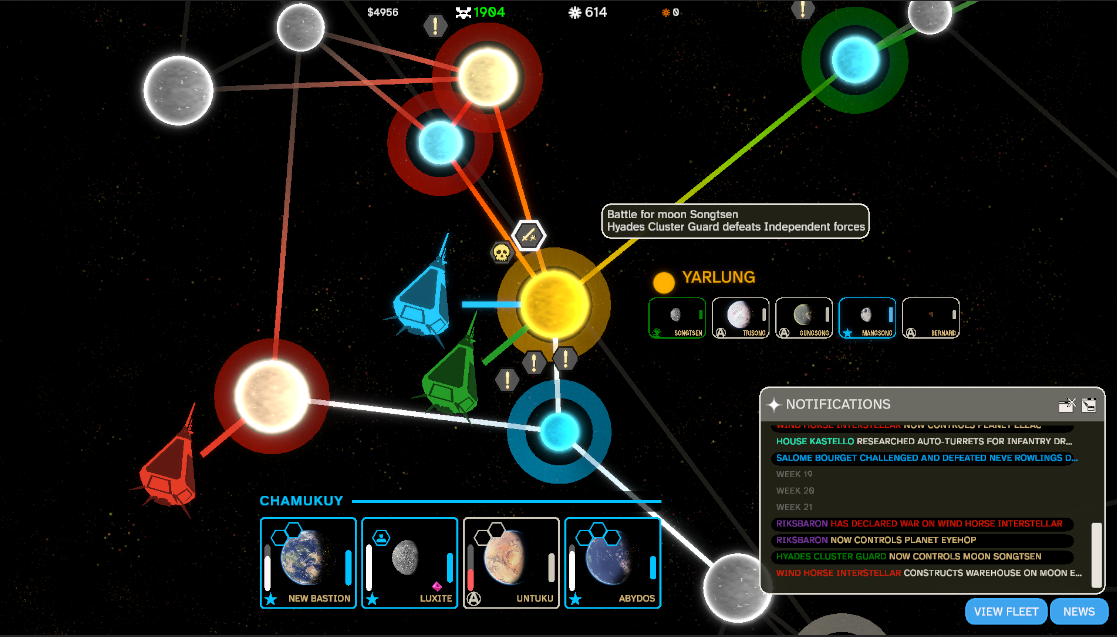Choose the Trisong planet card

741,318
